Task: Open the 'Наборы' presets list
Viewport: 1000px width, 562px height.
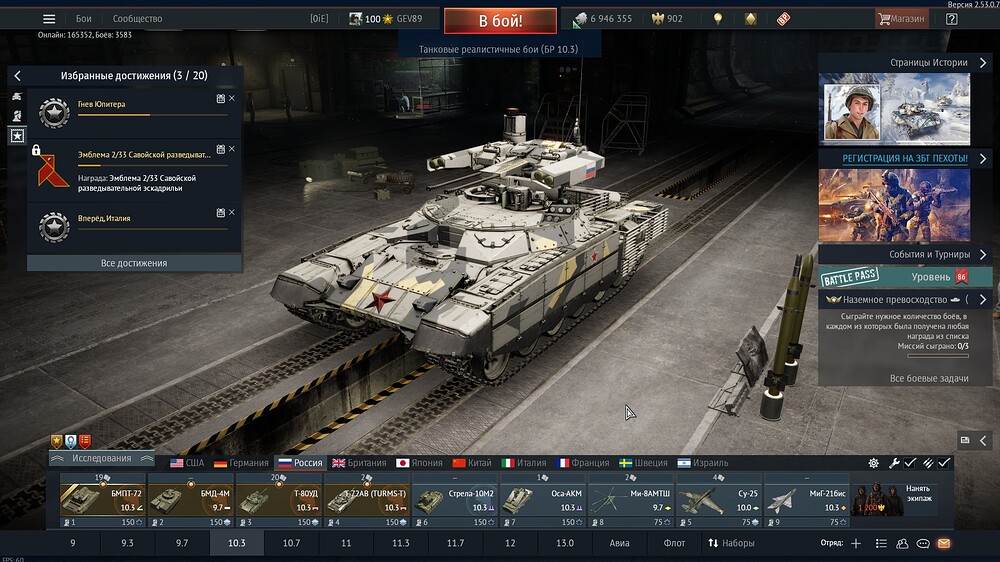Action: pos(731,543)
